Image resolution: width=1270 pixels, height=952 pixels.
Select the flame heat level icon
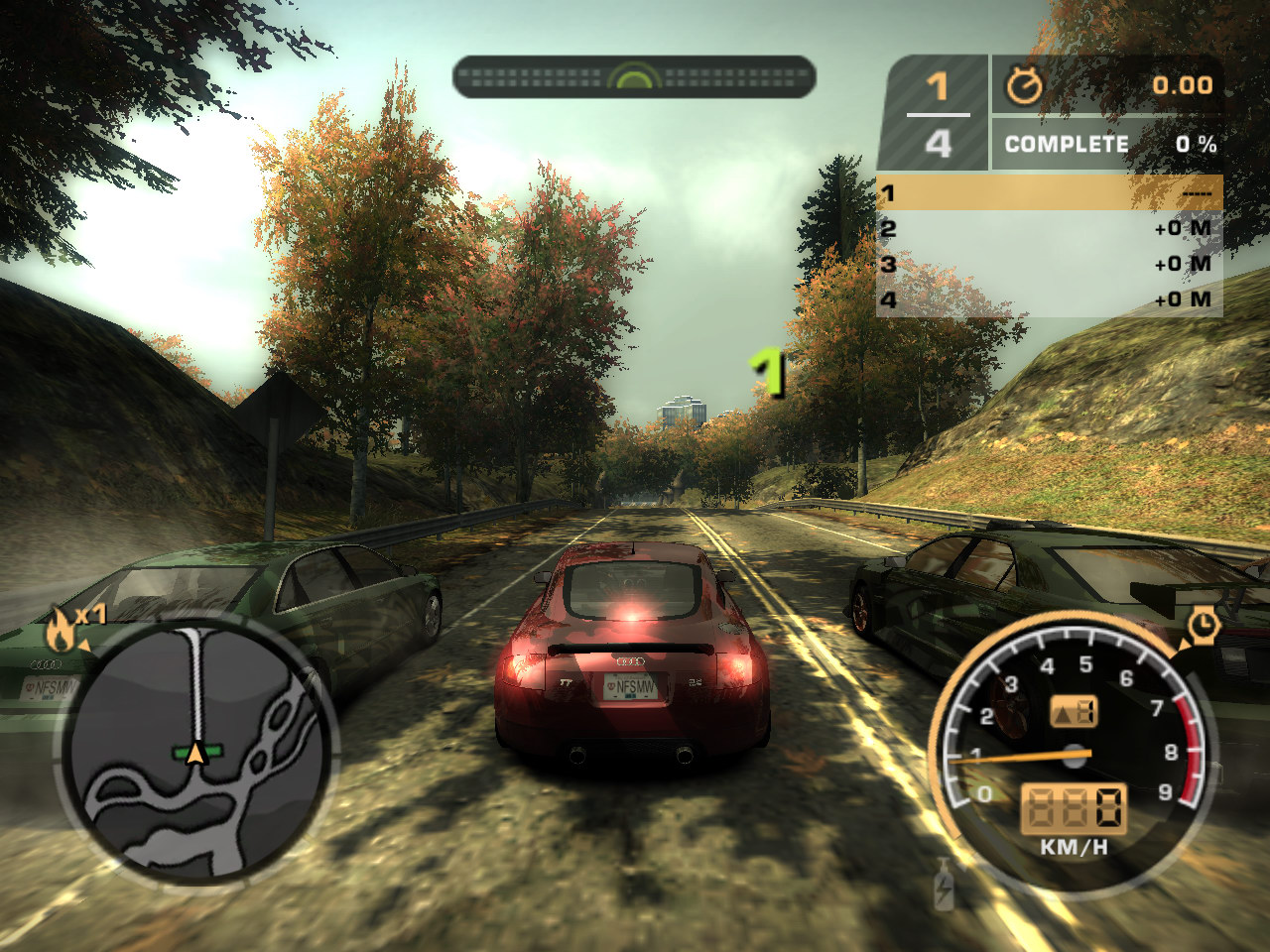[60, 631]
